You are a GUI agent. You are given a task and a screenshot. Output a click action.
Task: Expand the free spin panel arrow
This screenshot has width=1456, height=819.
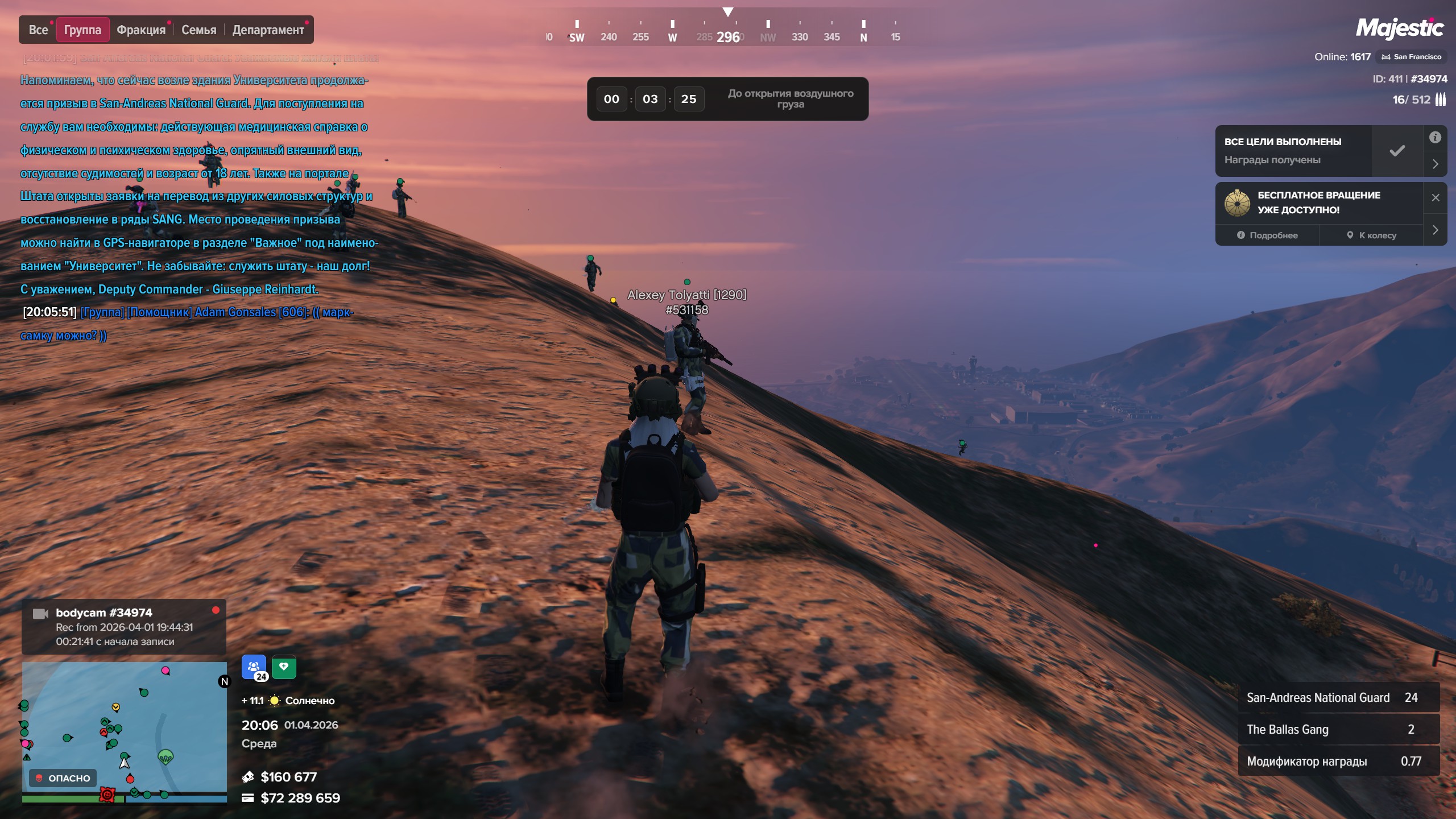point(1435,230)
